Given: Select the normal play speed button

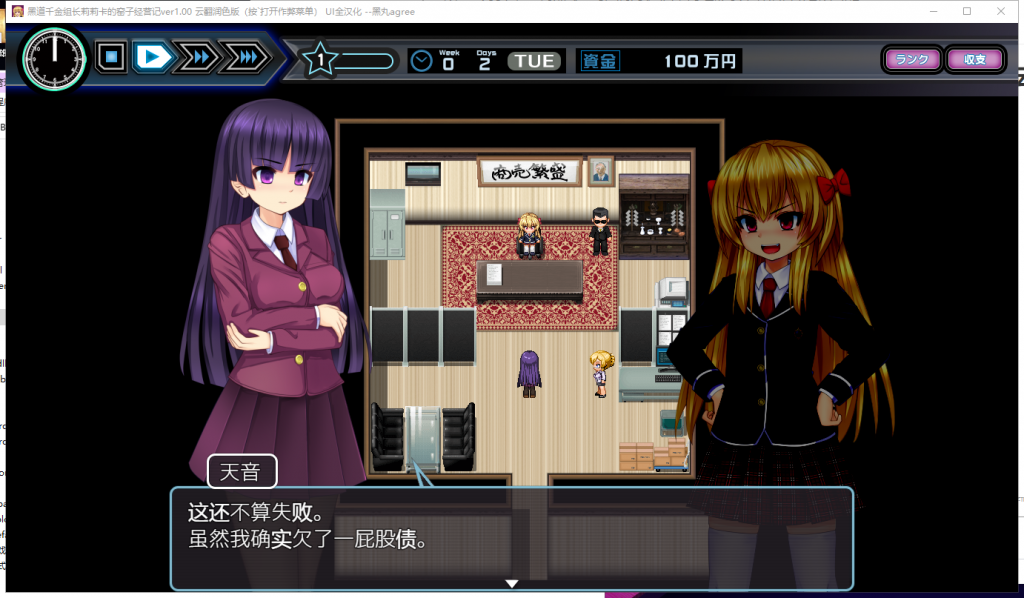Looking at the screenshot, I should [x=153, y=58].
